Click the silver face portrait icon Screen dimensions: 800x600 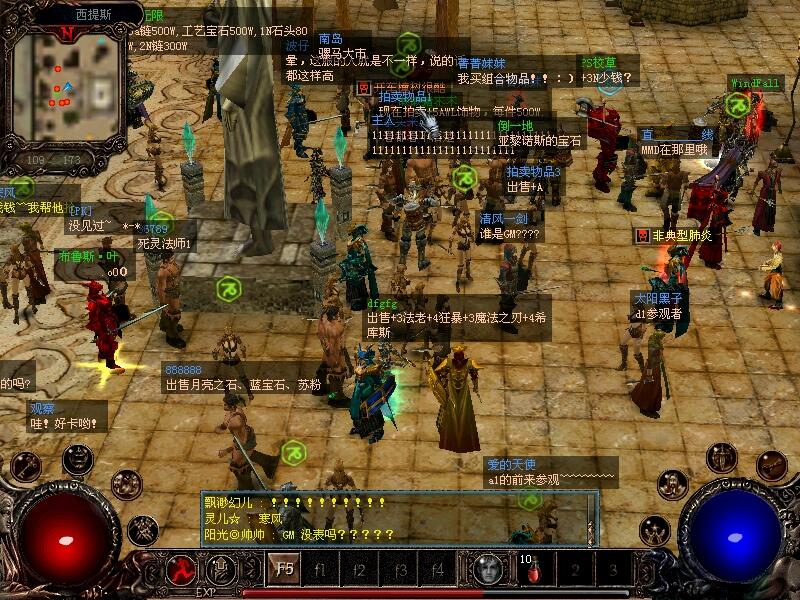[487, 570]
